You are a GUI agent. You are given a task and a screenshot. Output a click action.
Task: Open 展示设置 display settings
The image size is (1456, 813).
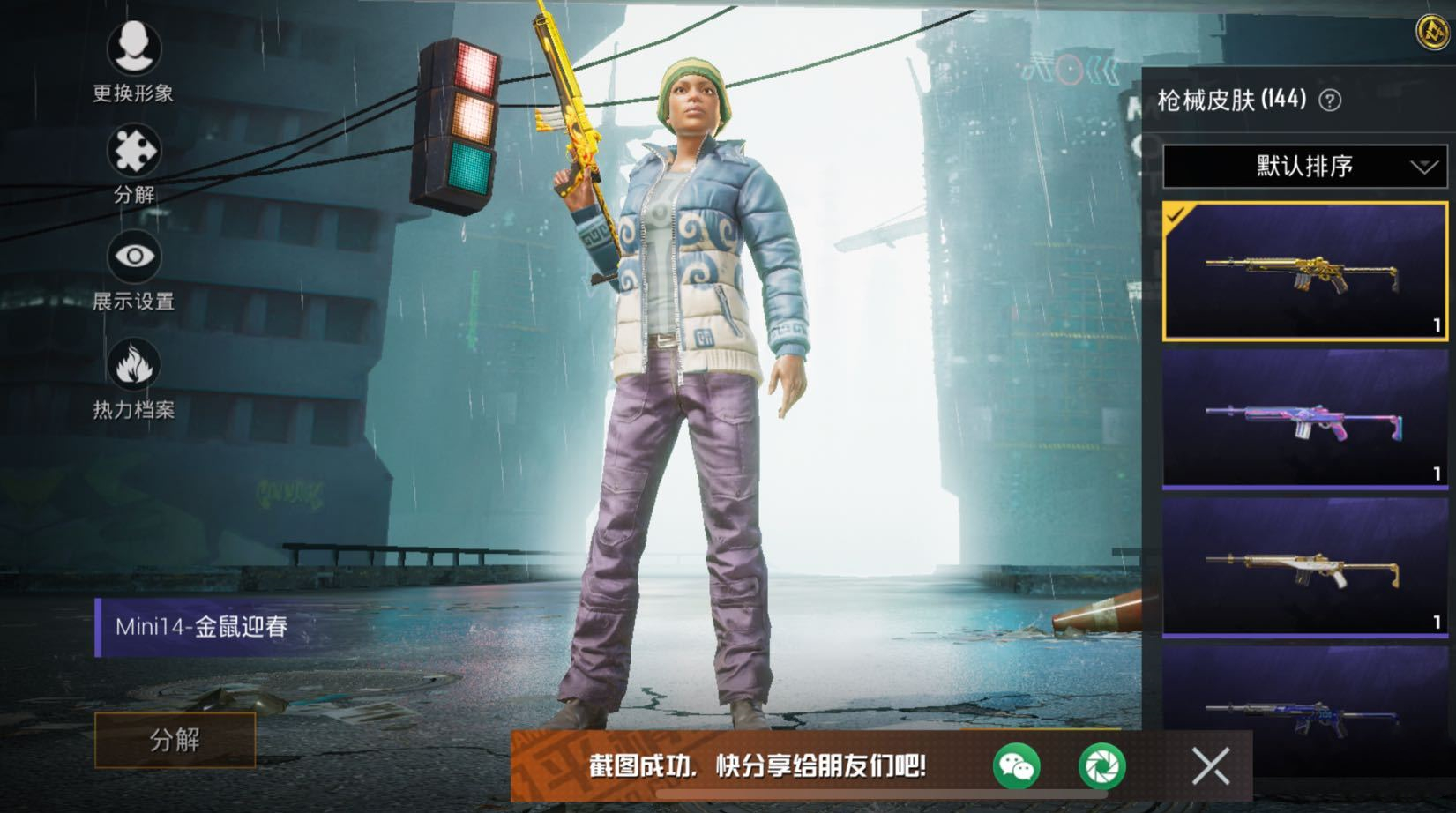(x=133, y=257)
